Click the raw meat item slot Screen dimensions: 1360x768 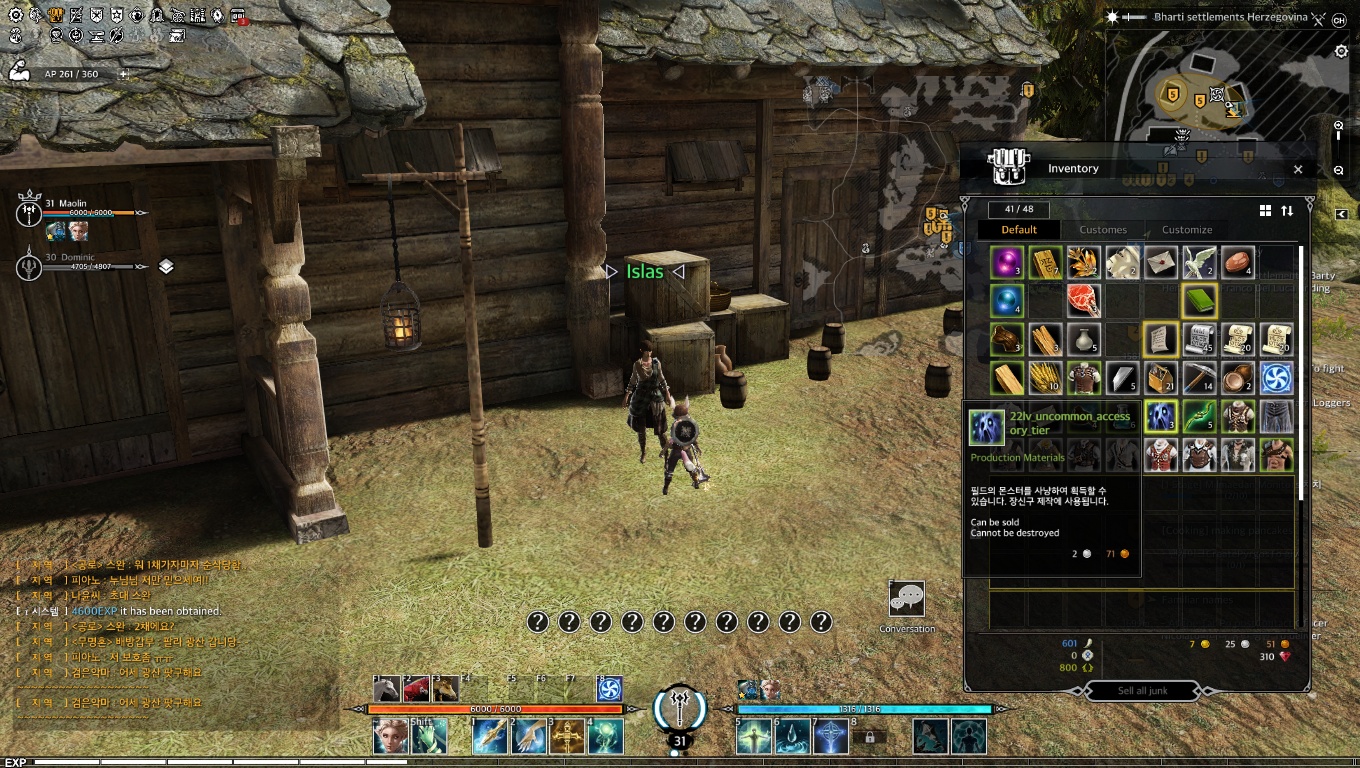[1084, 300]
